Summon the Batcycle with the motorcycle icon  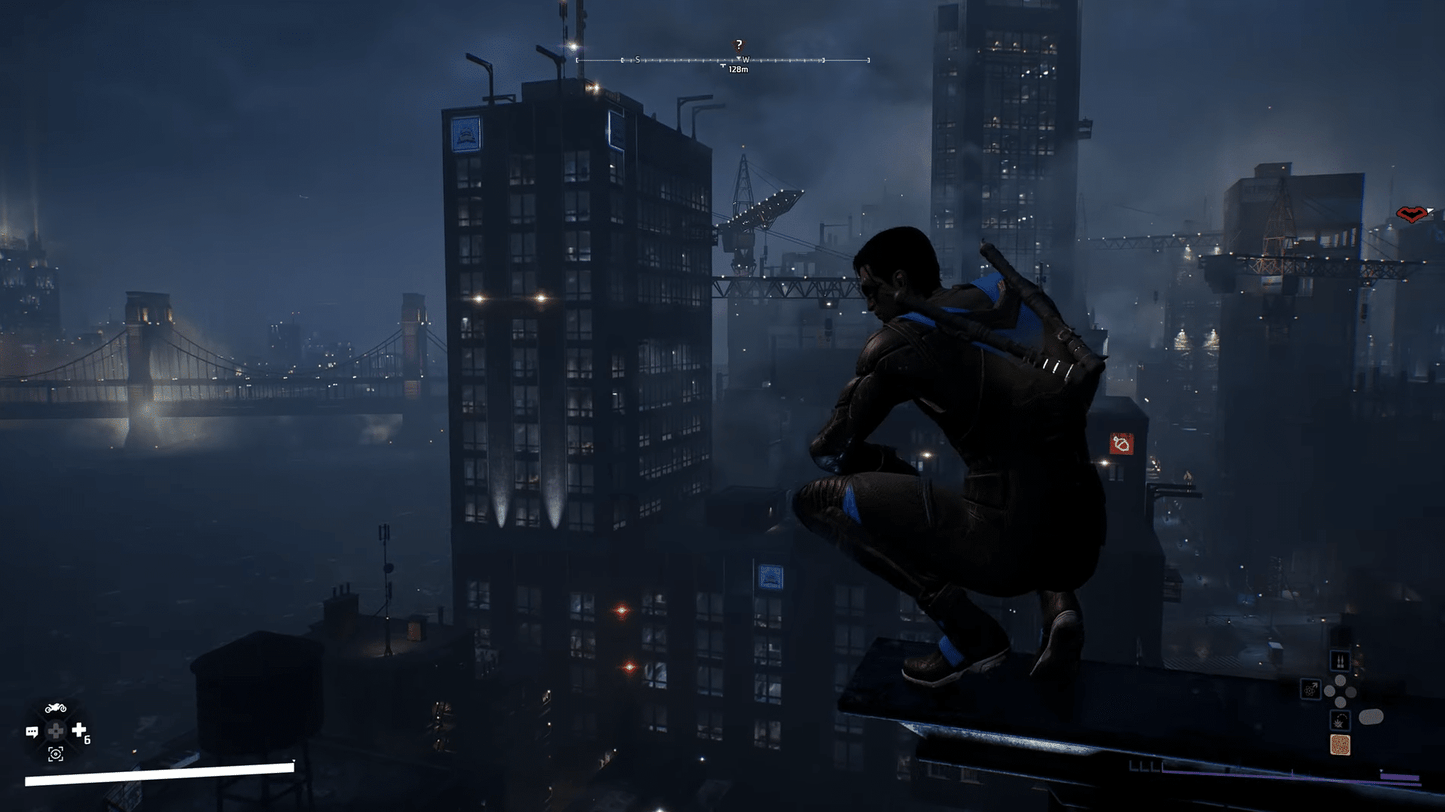click(56, 708)
